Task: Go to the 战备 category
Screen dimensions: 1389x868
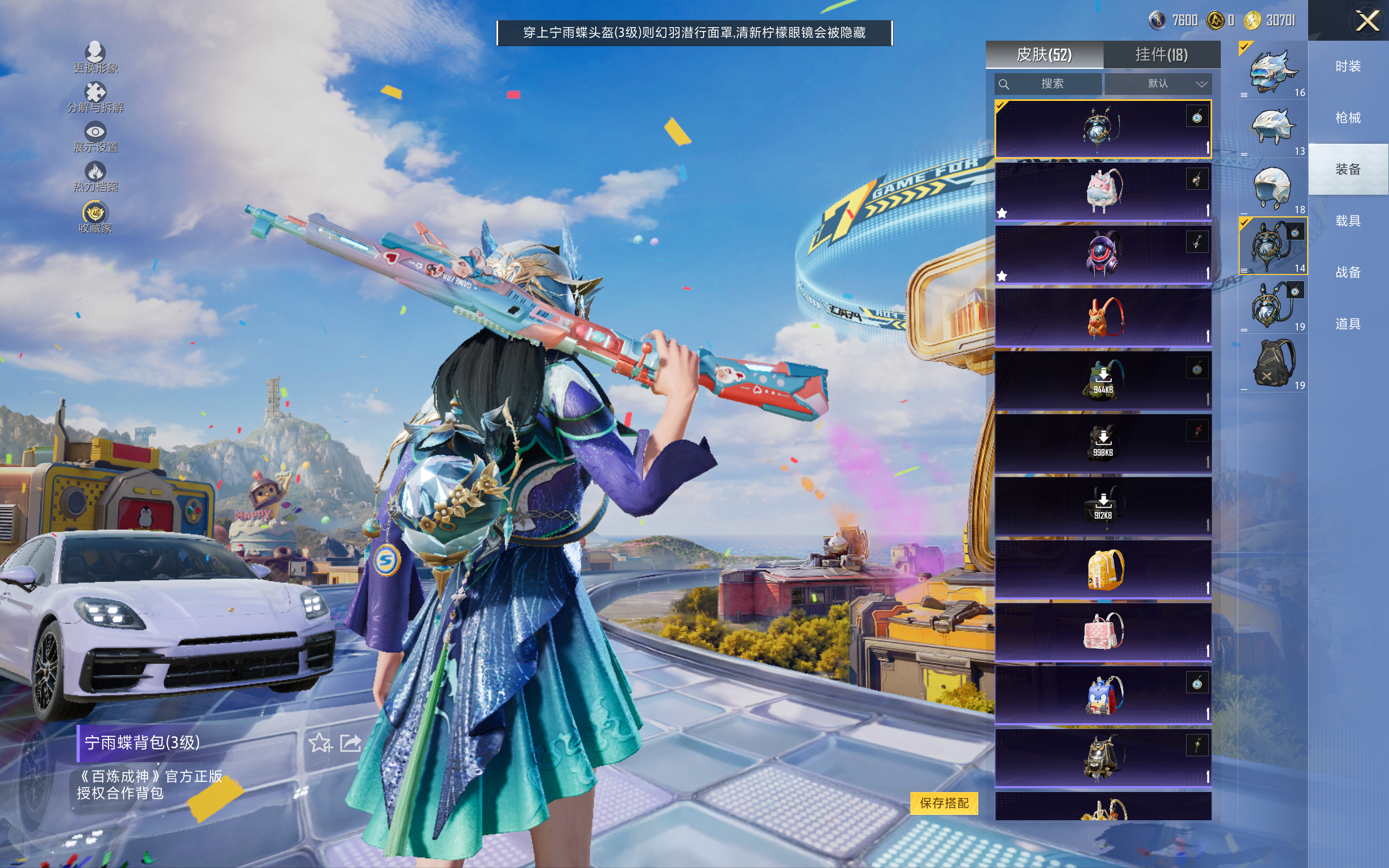Action: coord(1348,272)
